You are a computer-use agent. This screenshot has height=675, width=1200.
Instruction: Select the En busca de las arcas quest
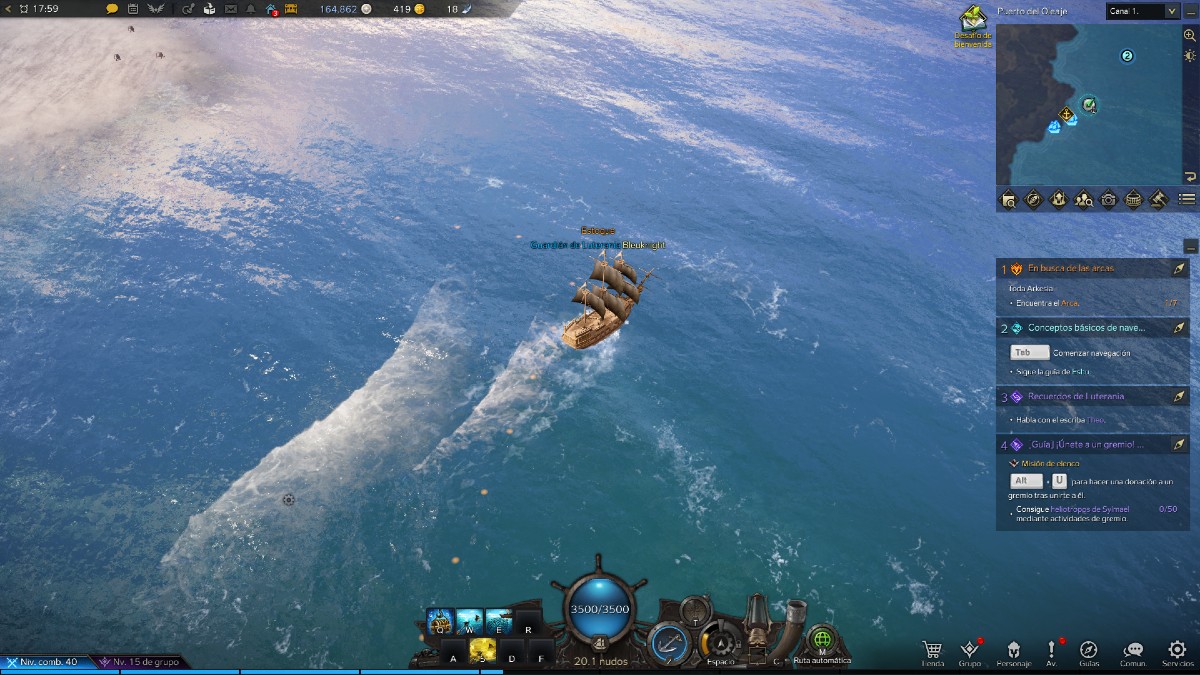click(x=1070, y=268)
